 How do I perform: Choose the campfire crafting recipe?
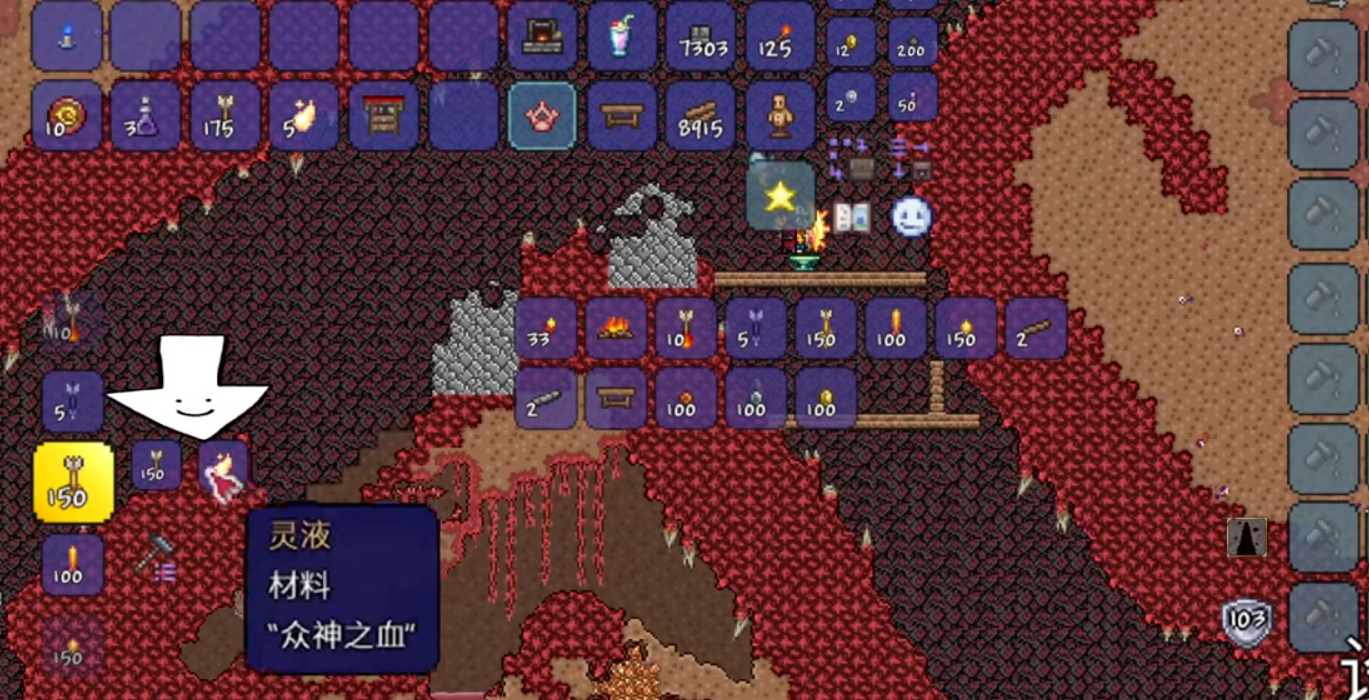tap(616, 328)
